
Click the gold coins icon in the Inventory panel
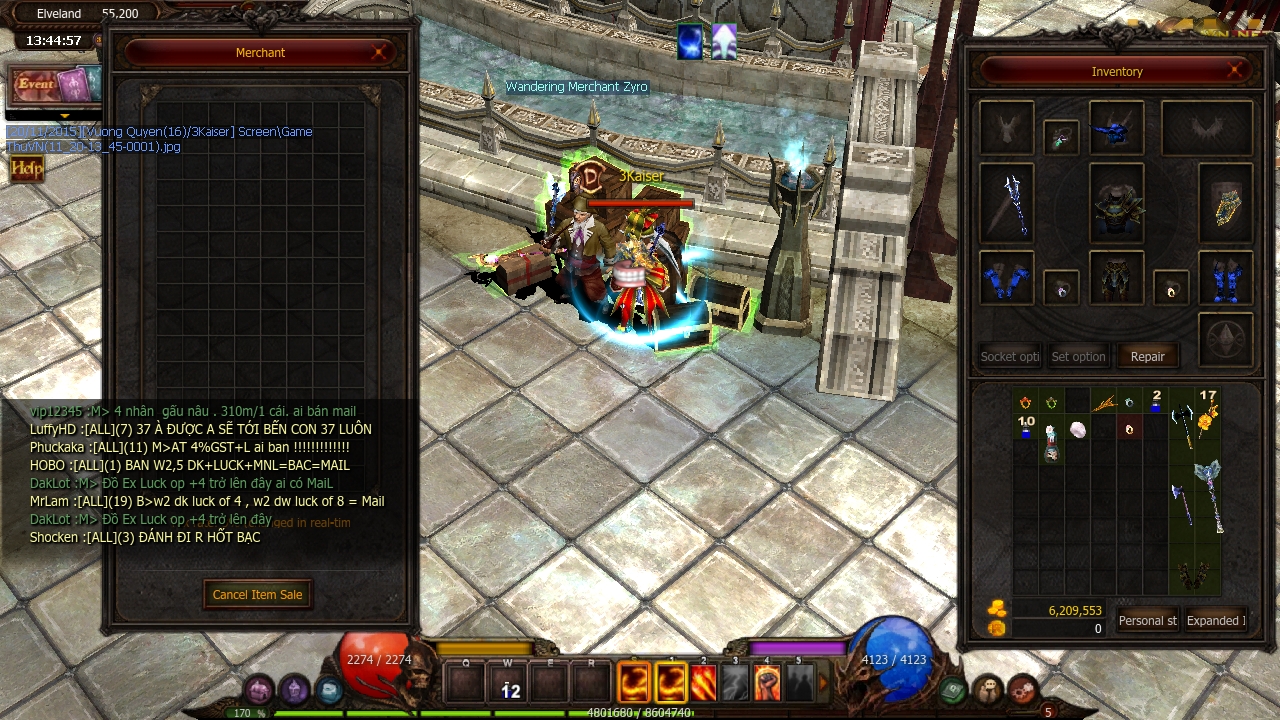pos(996,610)
